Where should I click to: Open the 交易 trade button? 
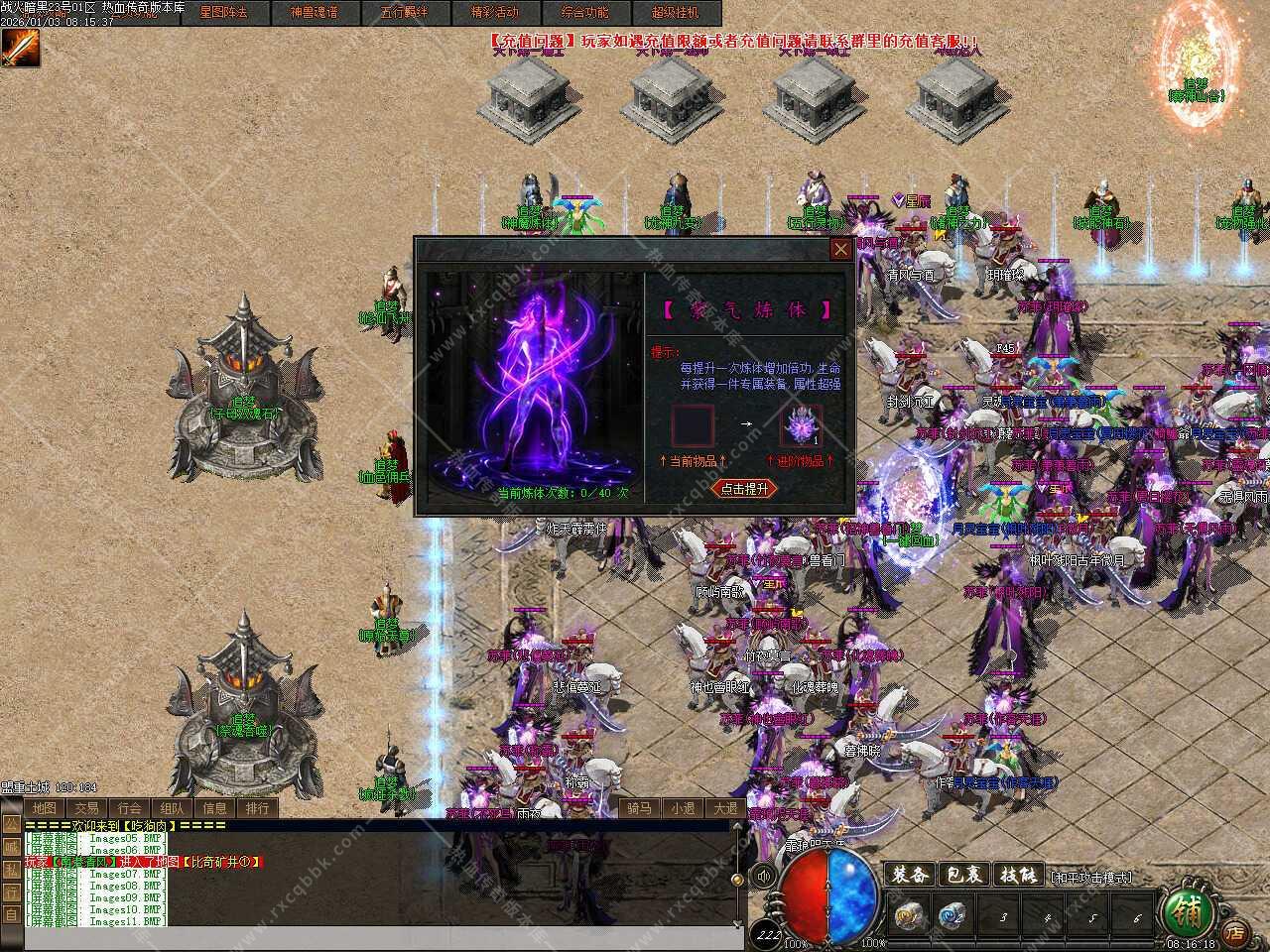[x=86, y=808]
